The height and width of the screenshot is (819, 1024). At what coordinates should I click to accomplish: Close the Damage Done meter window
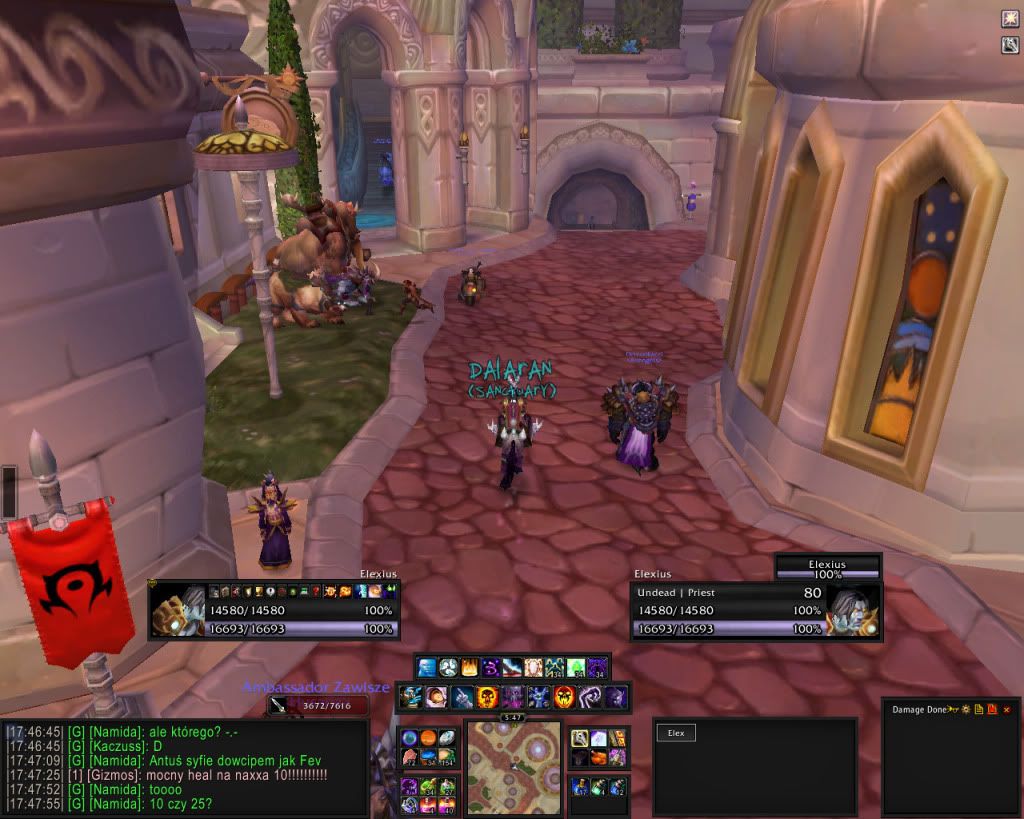tap(1007, 709)
